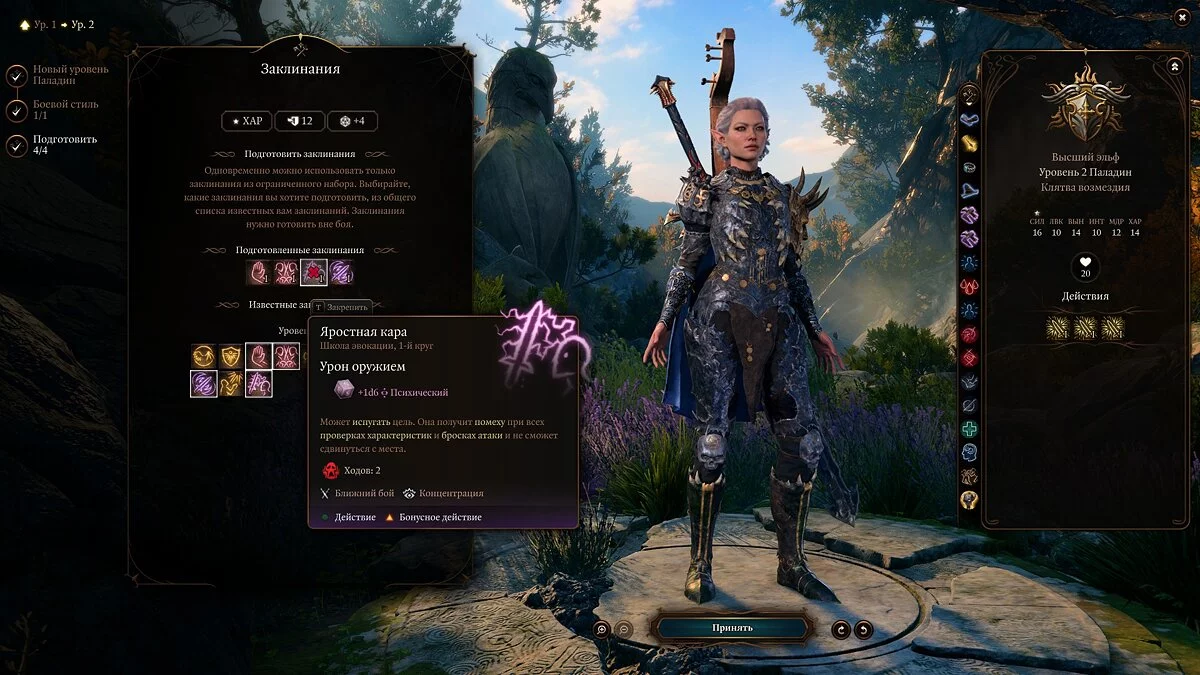
Task: Choose the gold shield spell in known spells
Action: tap(231, 356)
